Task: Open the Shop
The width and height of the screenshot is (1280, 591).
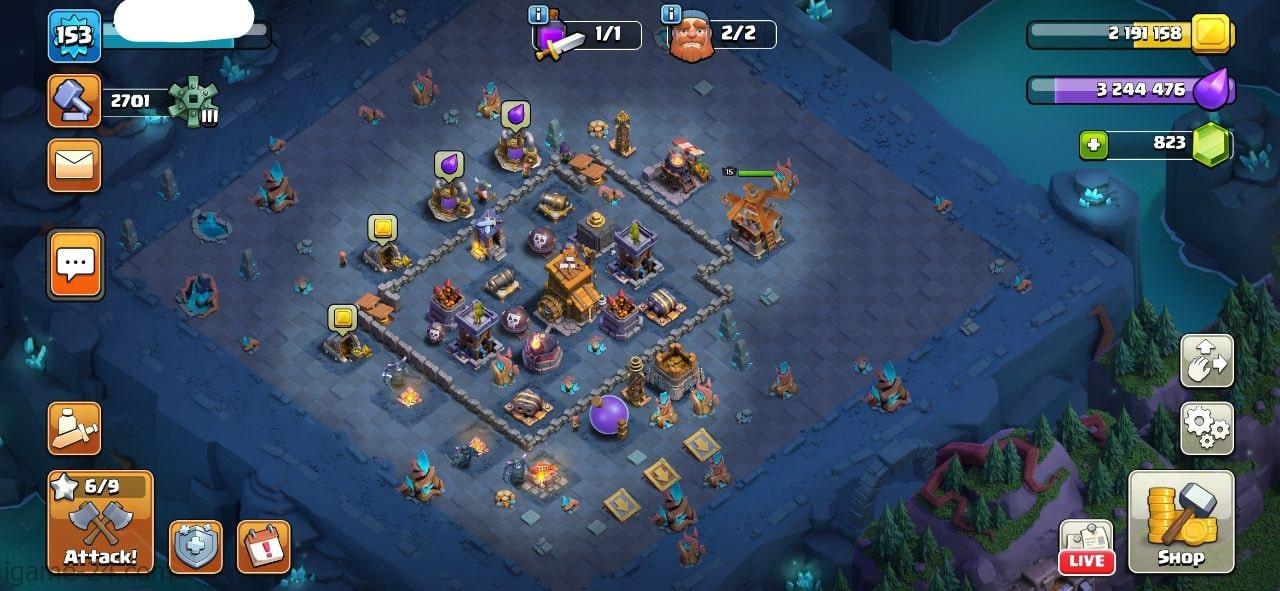Action: [1181, 522]
